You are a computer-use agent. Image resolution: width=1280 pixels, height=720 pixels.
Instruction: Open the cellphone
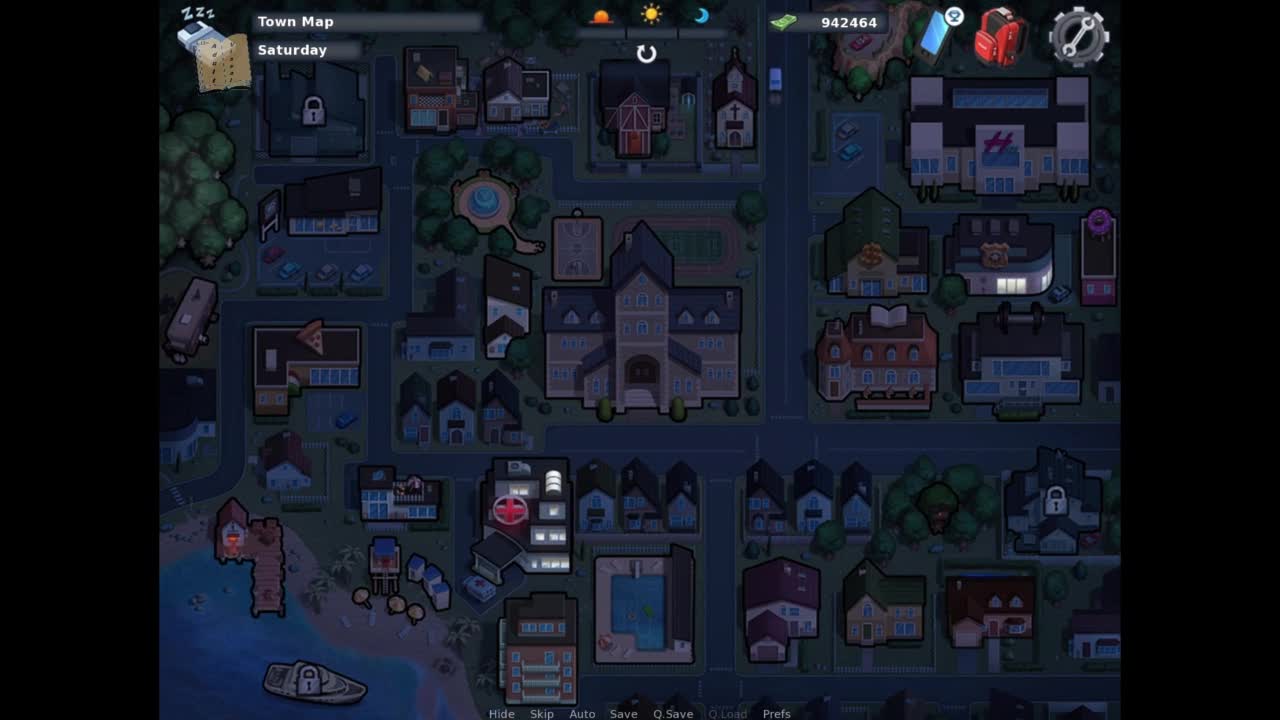[x=937, y=33]
